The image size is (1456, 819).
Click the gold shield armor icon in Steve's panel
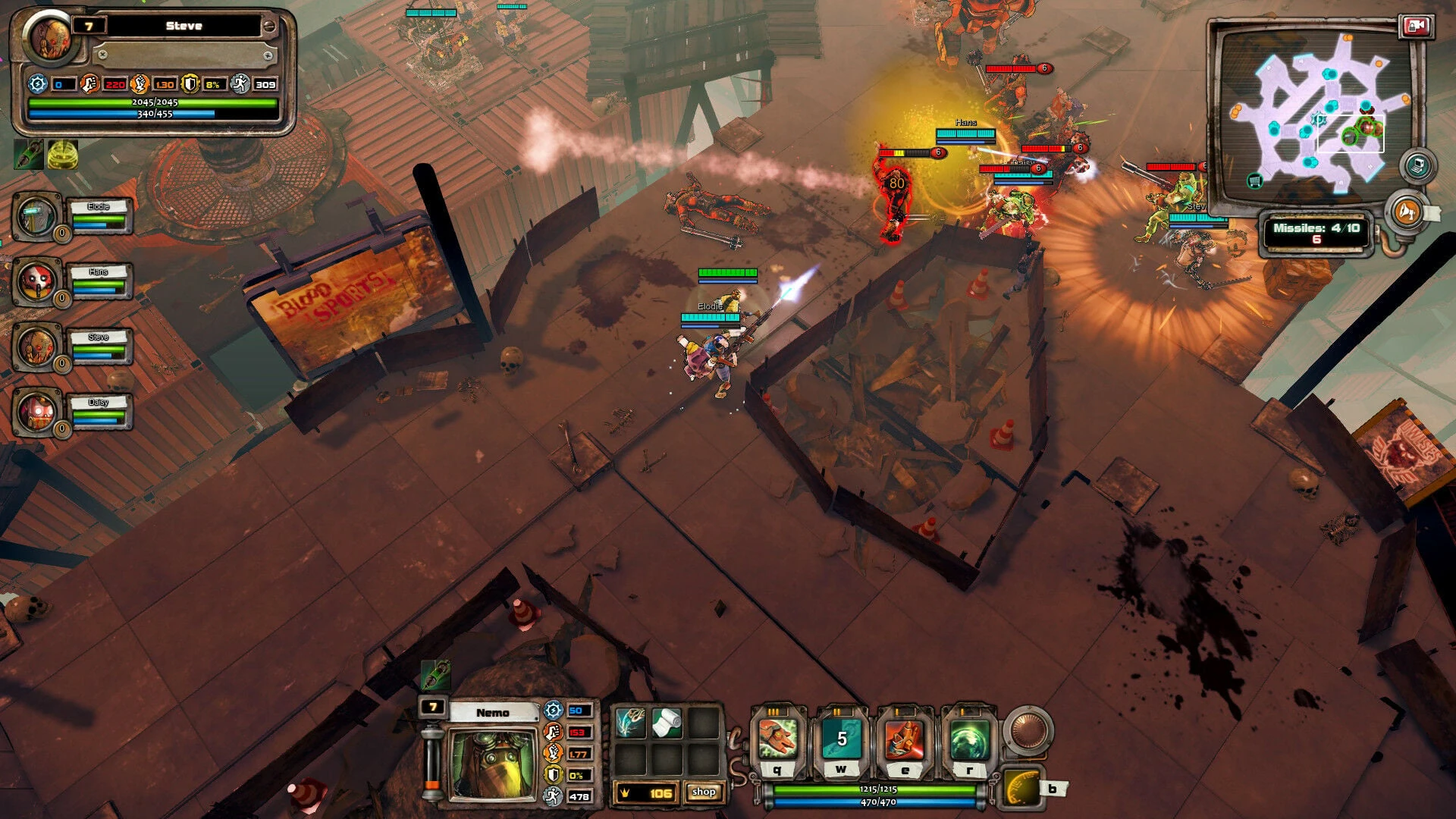click(190, 83)
